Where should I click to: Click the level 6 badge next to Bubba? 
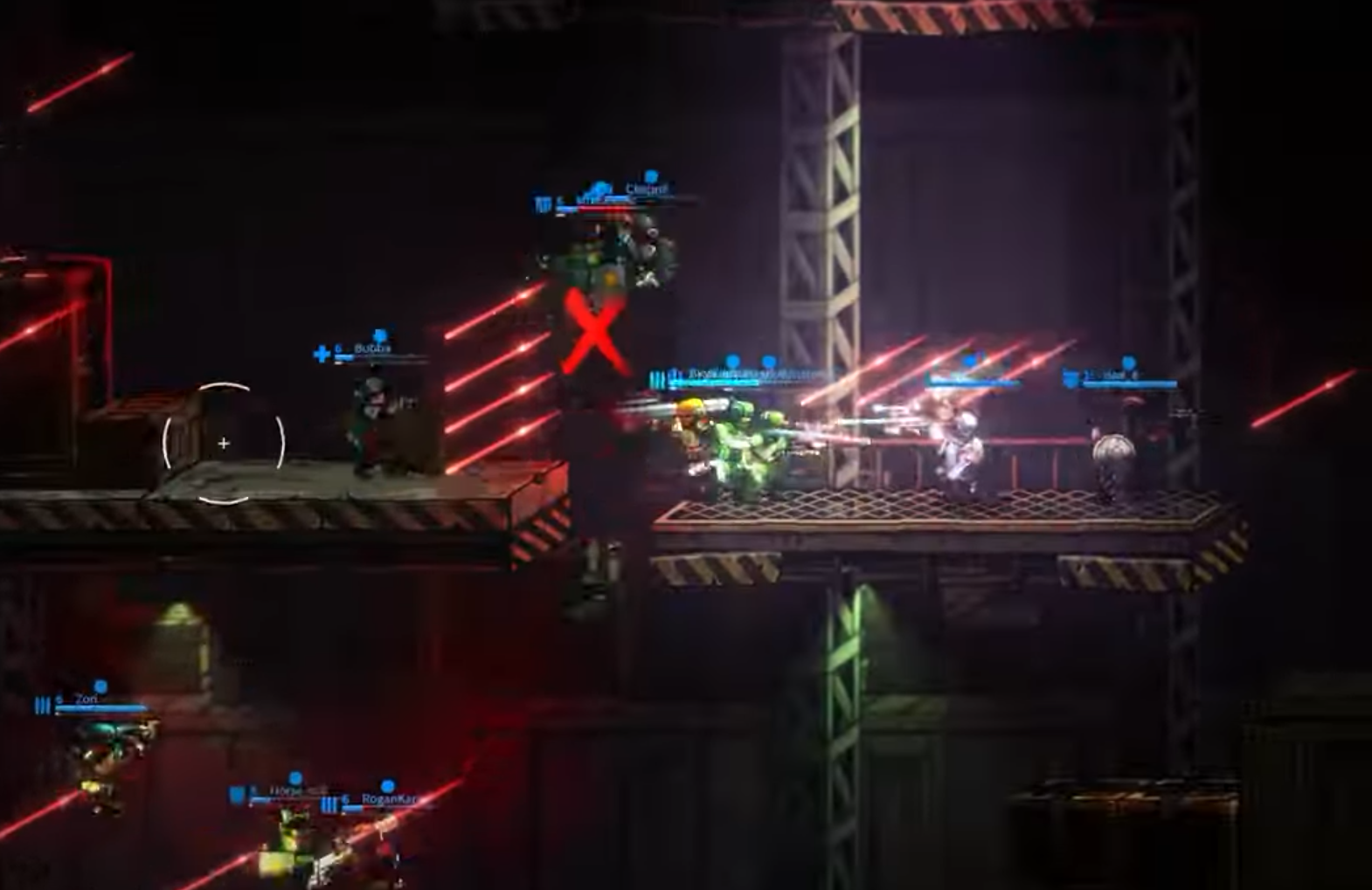tap(336, 348)
